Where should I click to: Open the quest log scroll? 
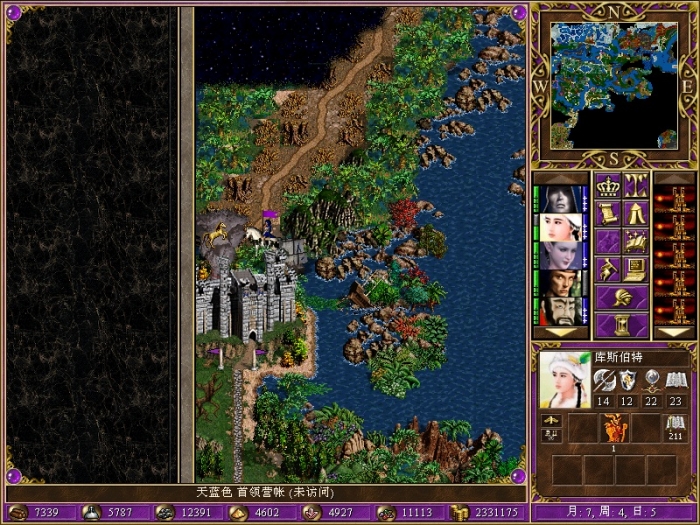pyautogui.click(x=608, y=213)
